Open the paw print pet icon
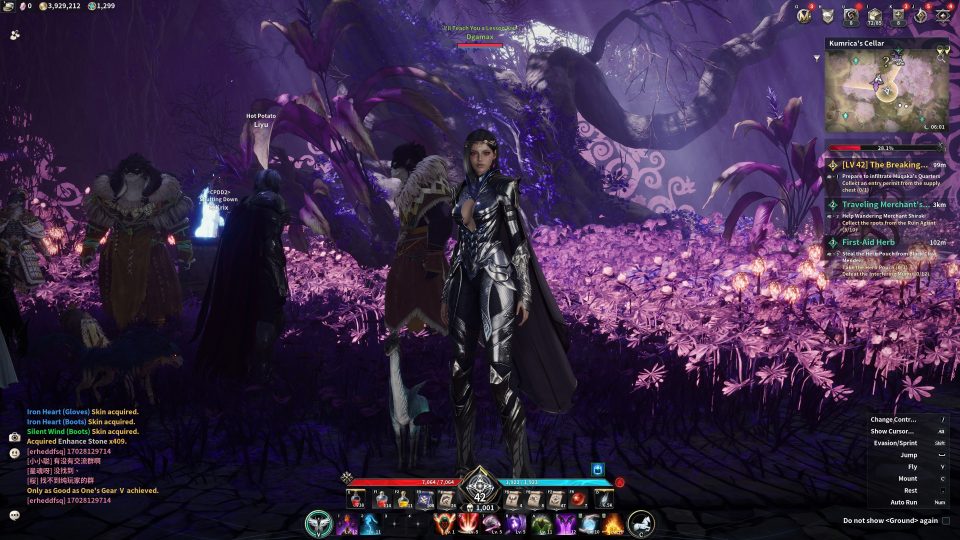This screenshot has width=960, height=540. (x=14, y=33)
